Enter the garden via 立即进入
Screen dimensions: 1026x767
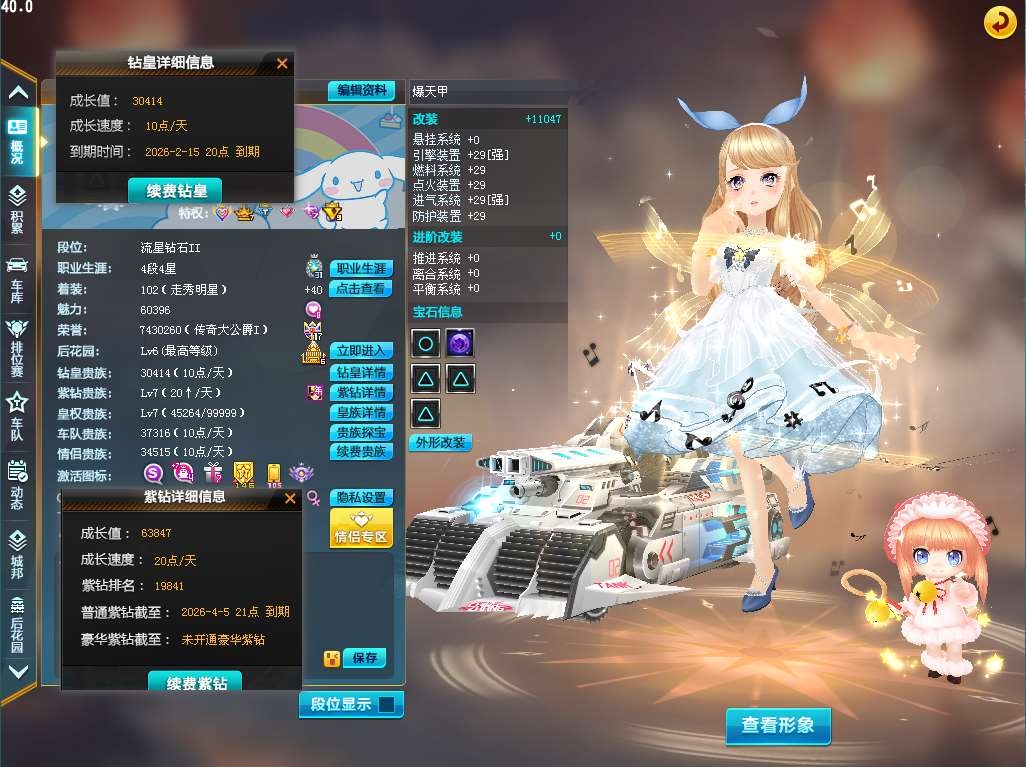click(x=361, y=351)
